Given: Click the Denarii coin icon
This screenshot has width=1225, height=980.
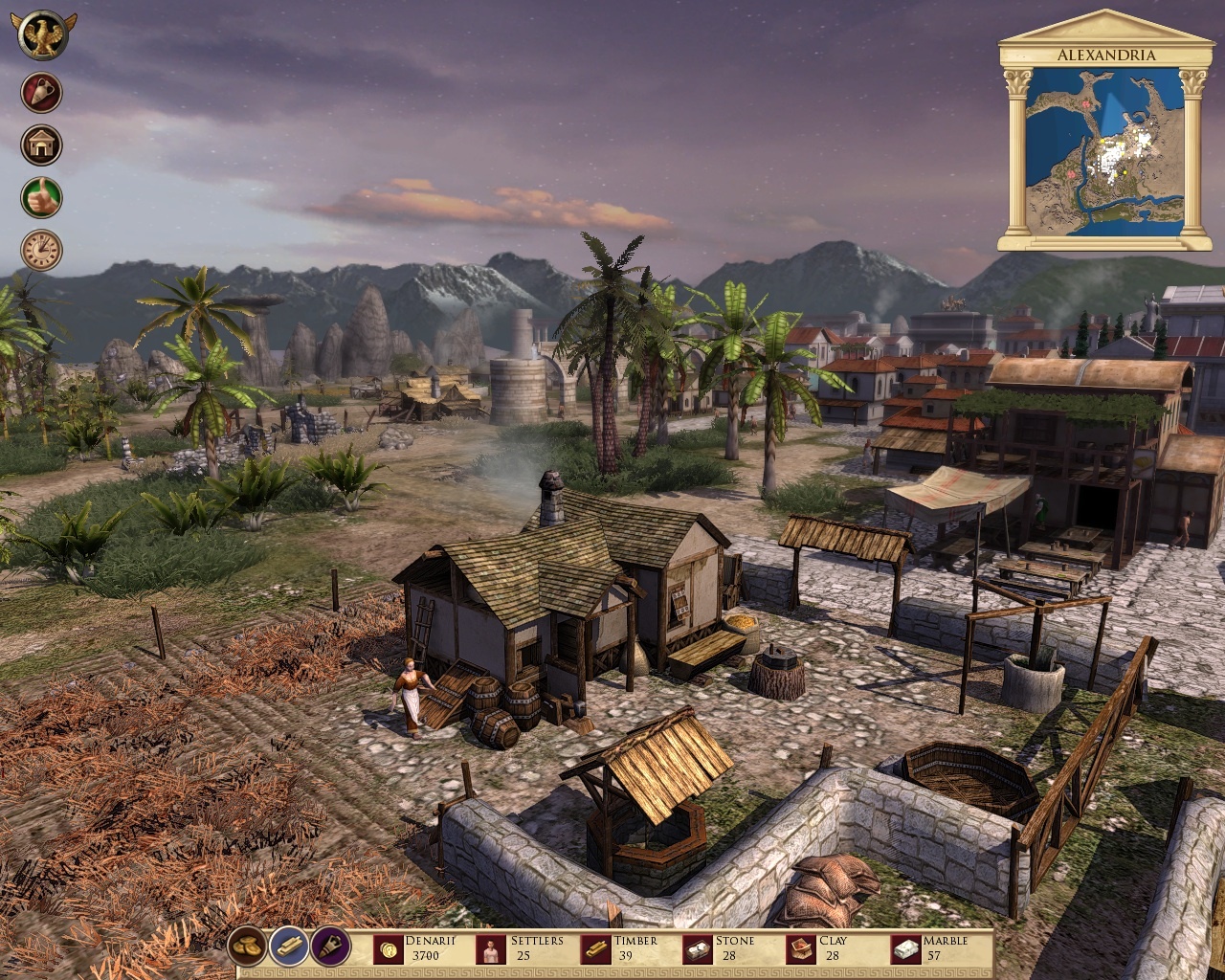Looking at the screenshot, I should pyautogui.click(x=387, y=949).
